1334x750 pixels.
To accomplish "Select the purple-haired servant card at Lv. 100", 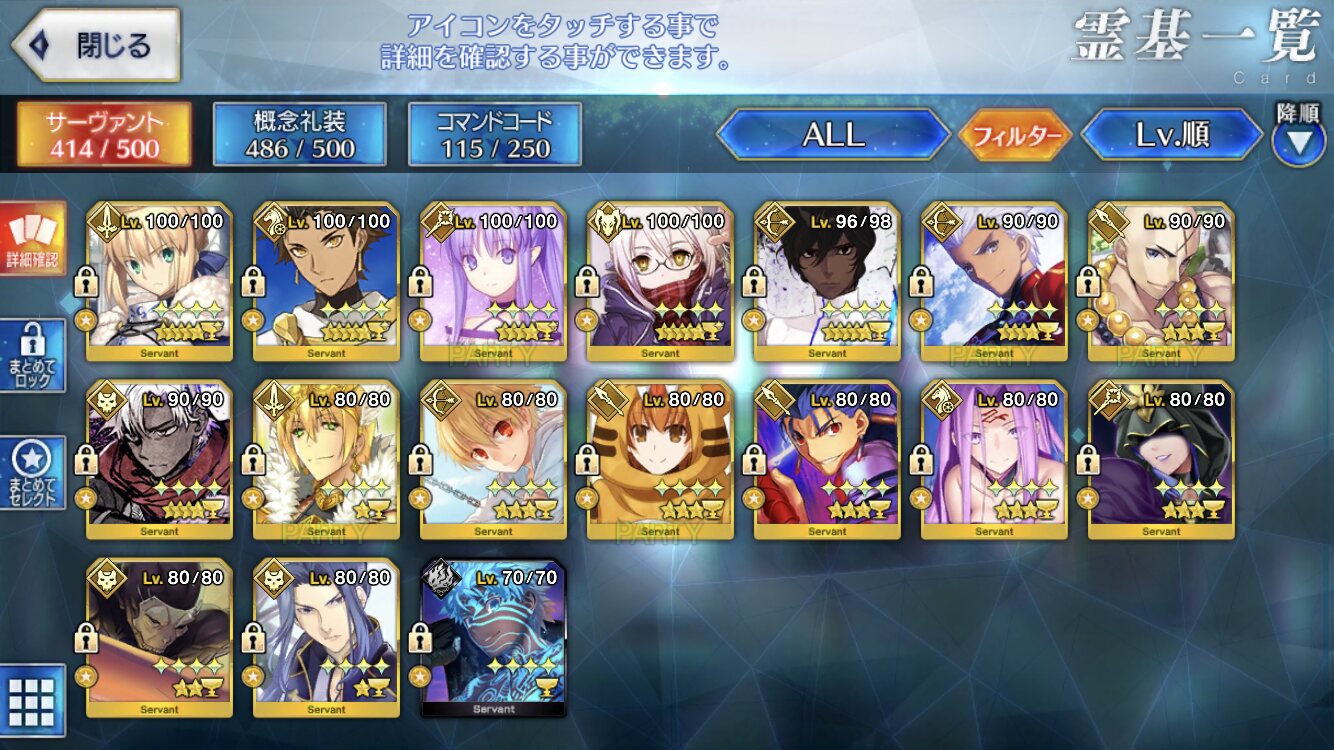I will (494, 282).
